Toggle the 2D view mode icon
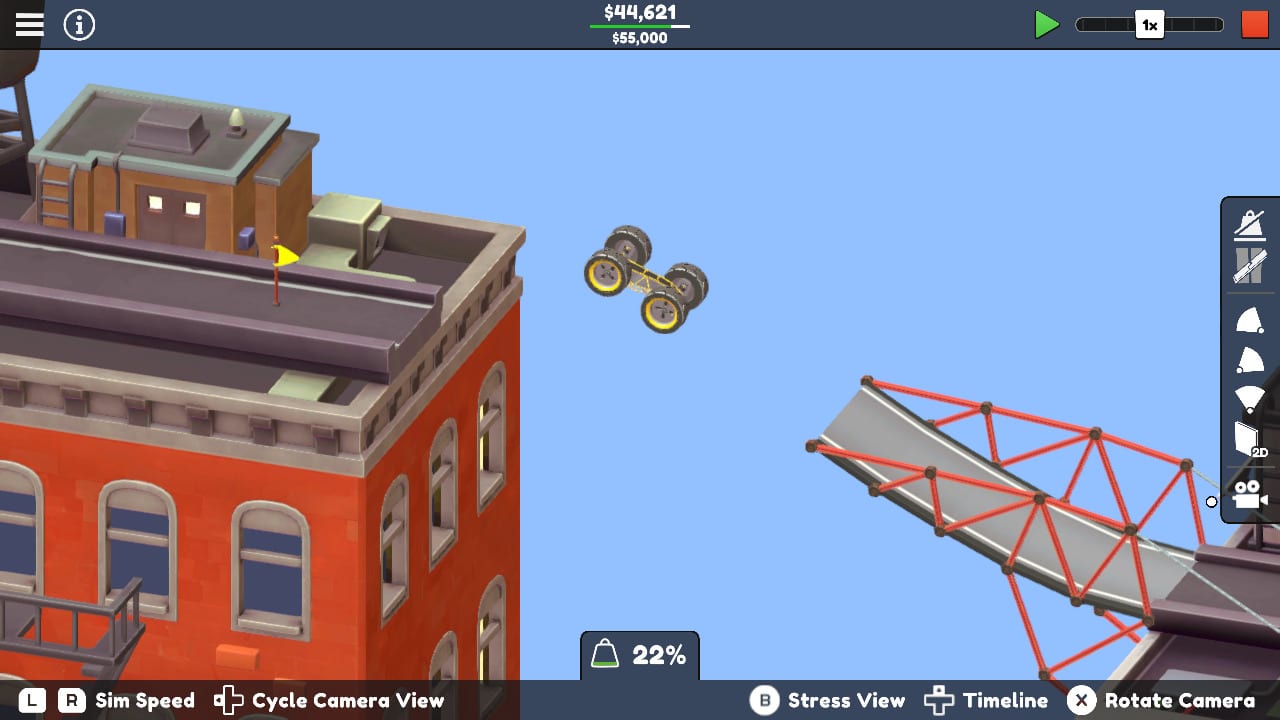 [x=1249, y=438]
